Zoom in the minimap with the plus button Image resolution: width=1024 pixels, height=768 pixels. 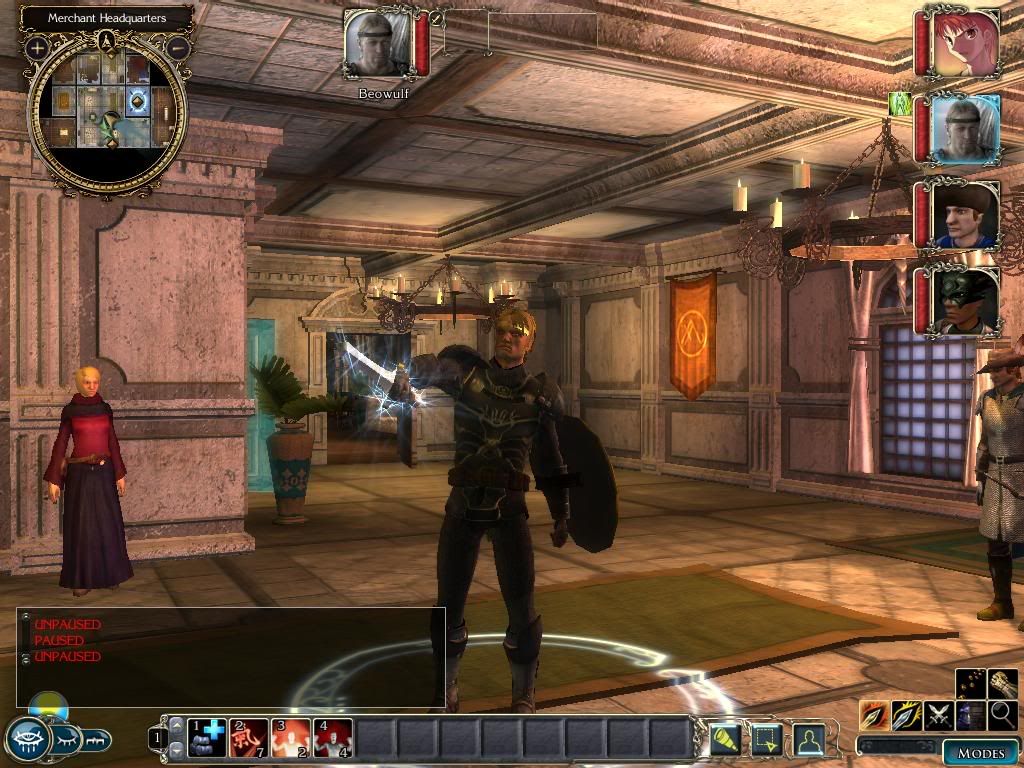pyautogui.click(x=38, y=47)
